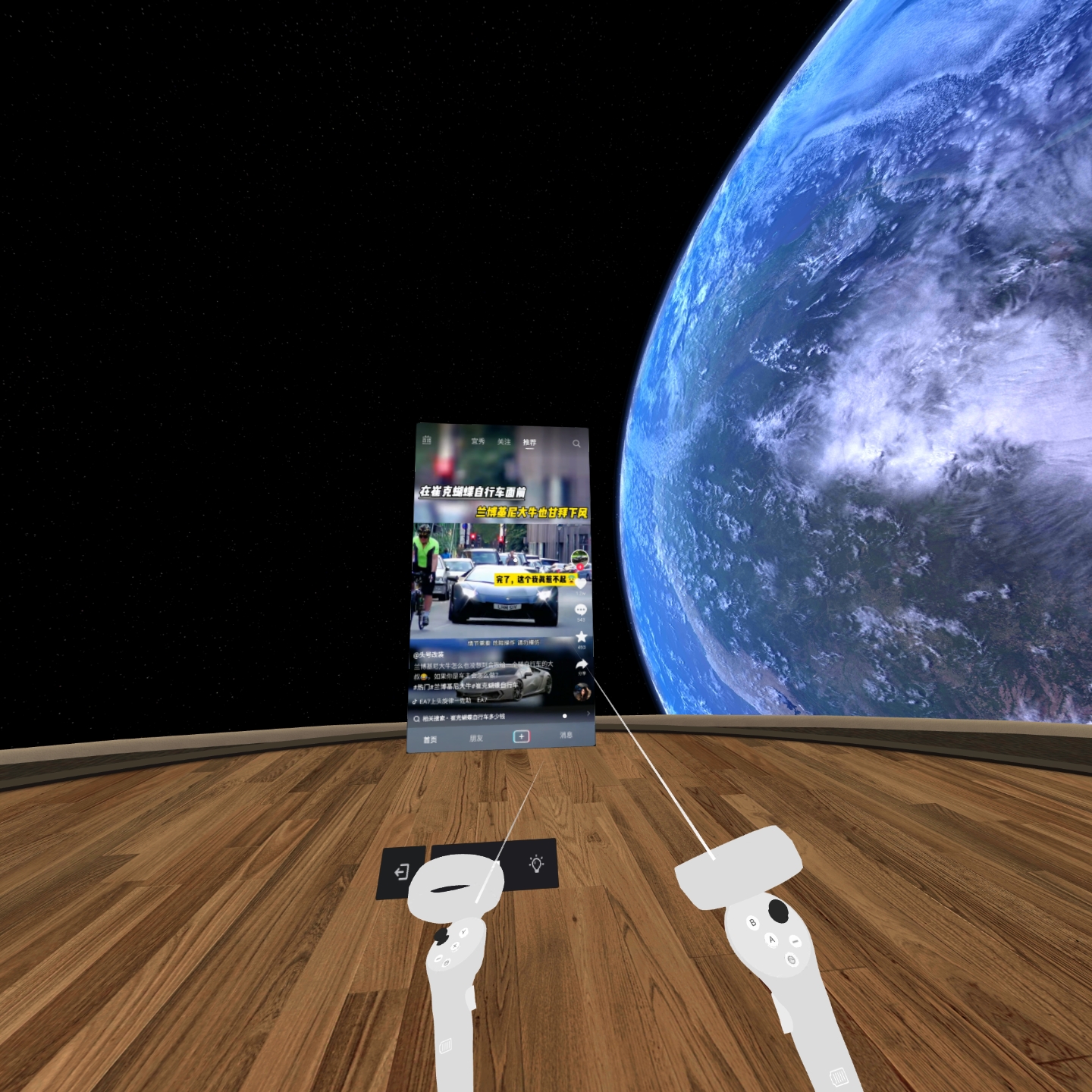This screenshot has height=1092, width=1092.
Task: Select the 朋友 tab at the bottom
Action: point(478,738)
